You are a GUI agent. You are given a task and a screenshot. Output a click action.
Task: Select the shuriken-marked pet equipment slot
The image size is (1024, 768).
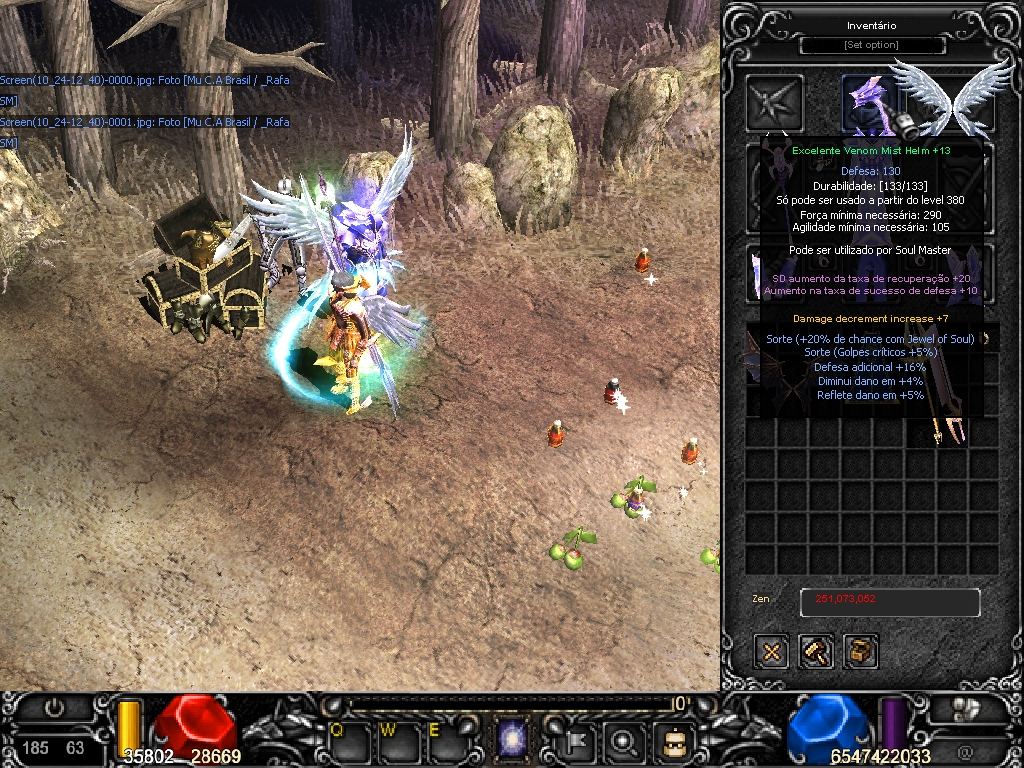pos(776,102)
